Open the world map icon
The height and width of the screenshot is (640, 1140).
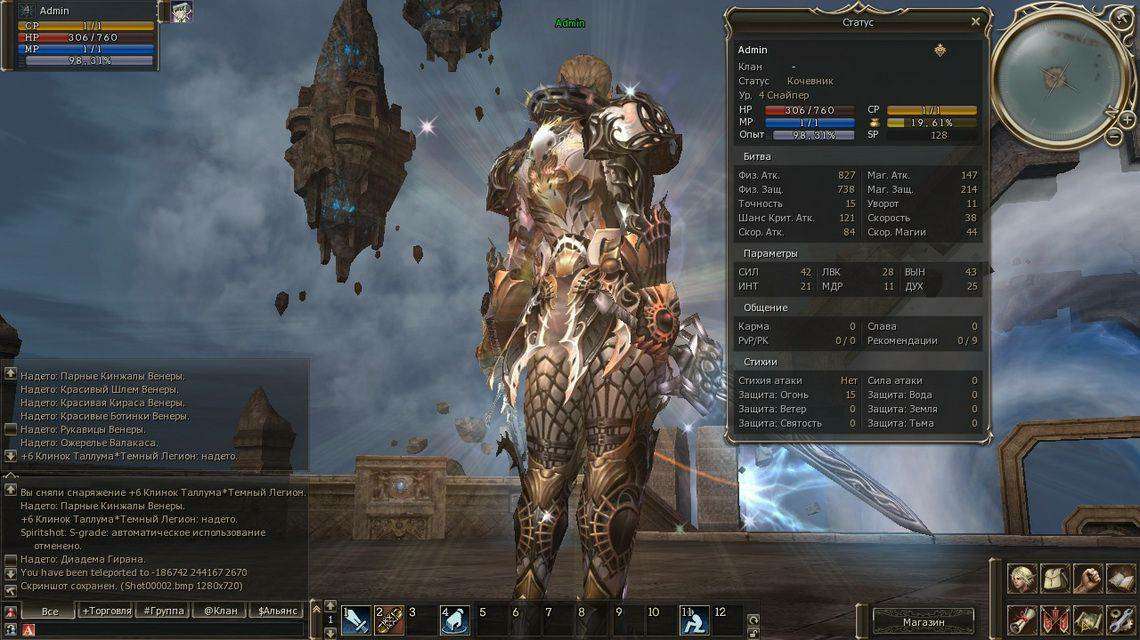click(x=1087, y=619)
